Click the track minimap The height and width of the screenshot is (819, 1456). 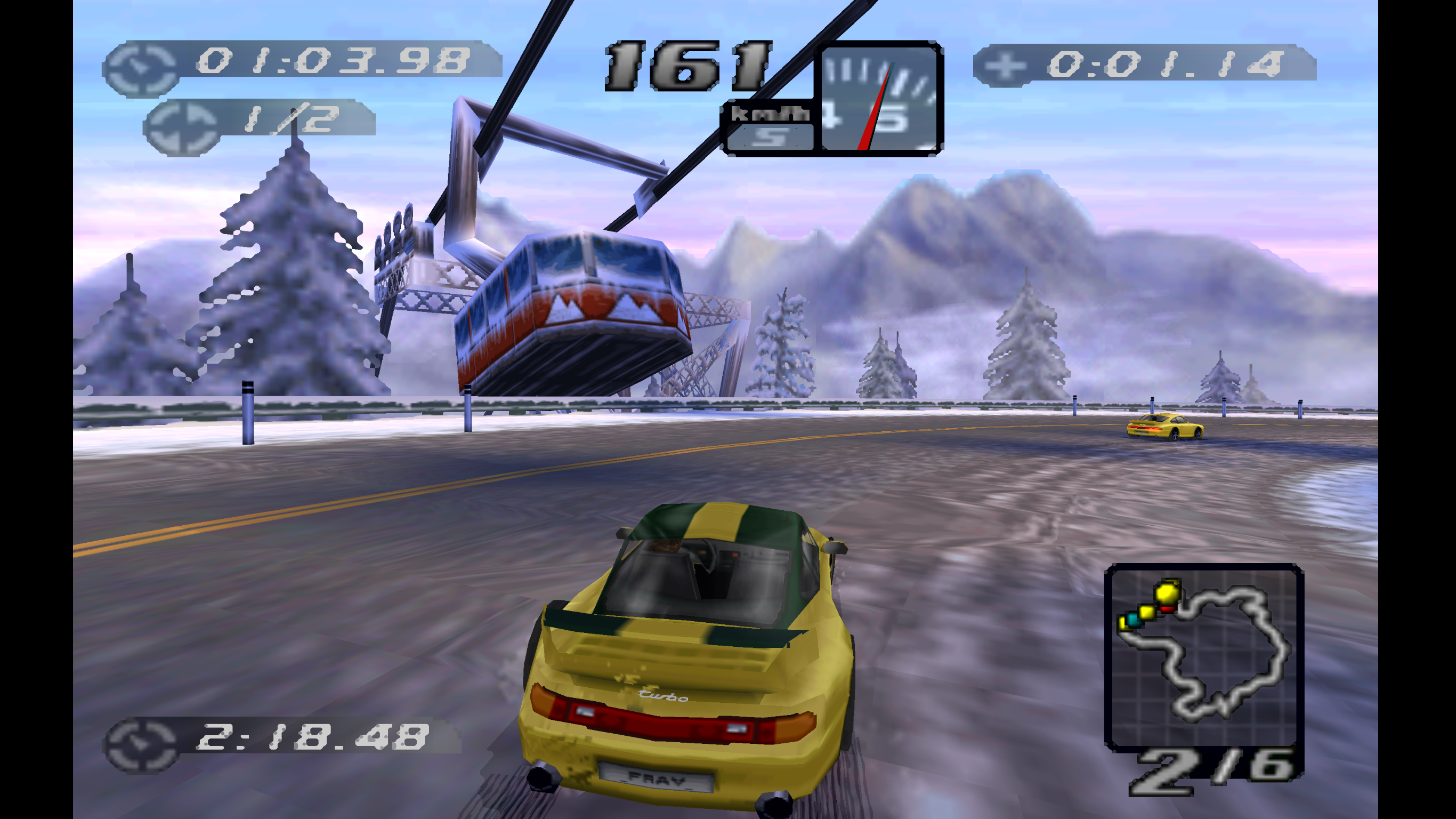(1204, 656)
